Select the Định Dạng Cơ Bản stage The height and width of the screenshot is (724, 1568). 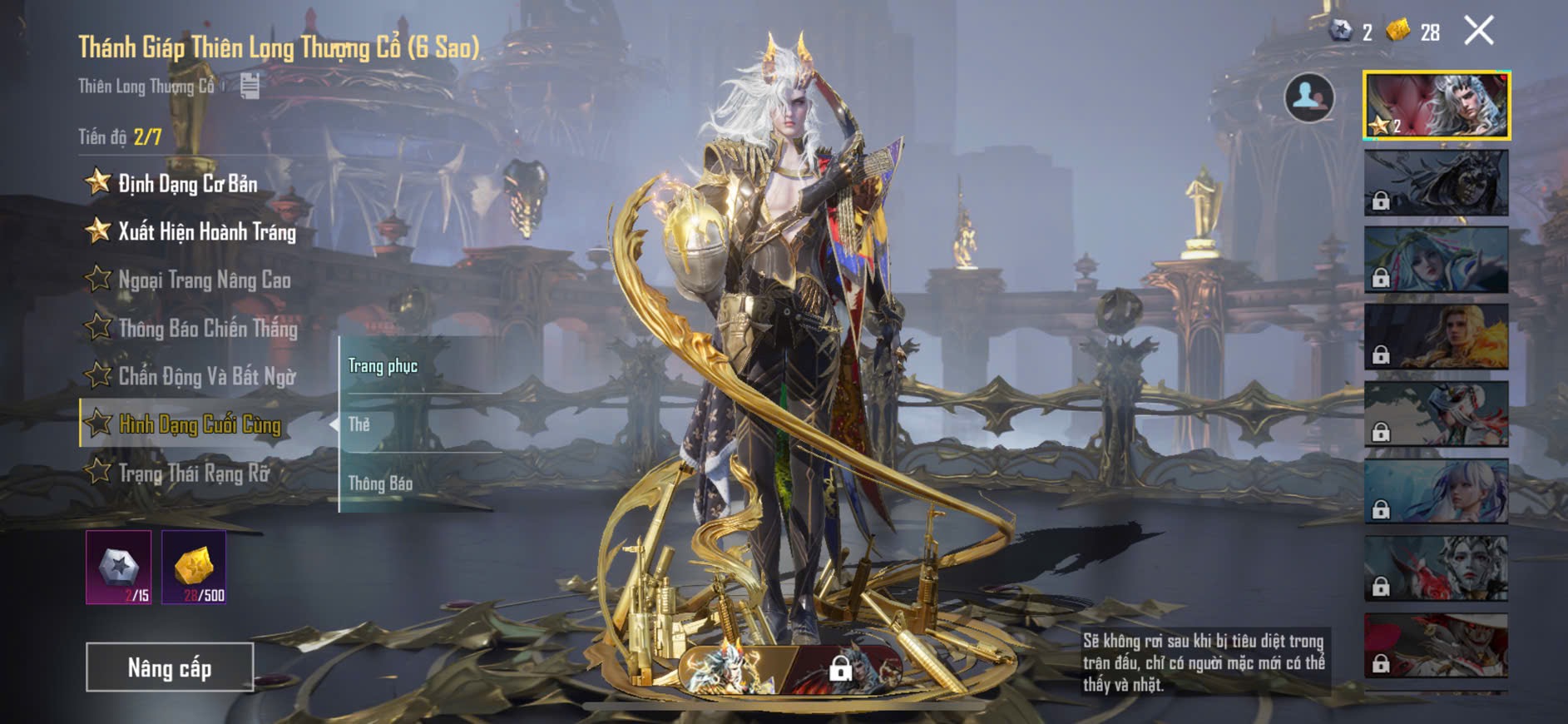pos(187,183)
